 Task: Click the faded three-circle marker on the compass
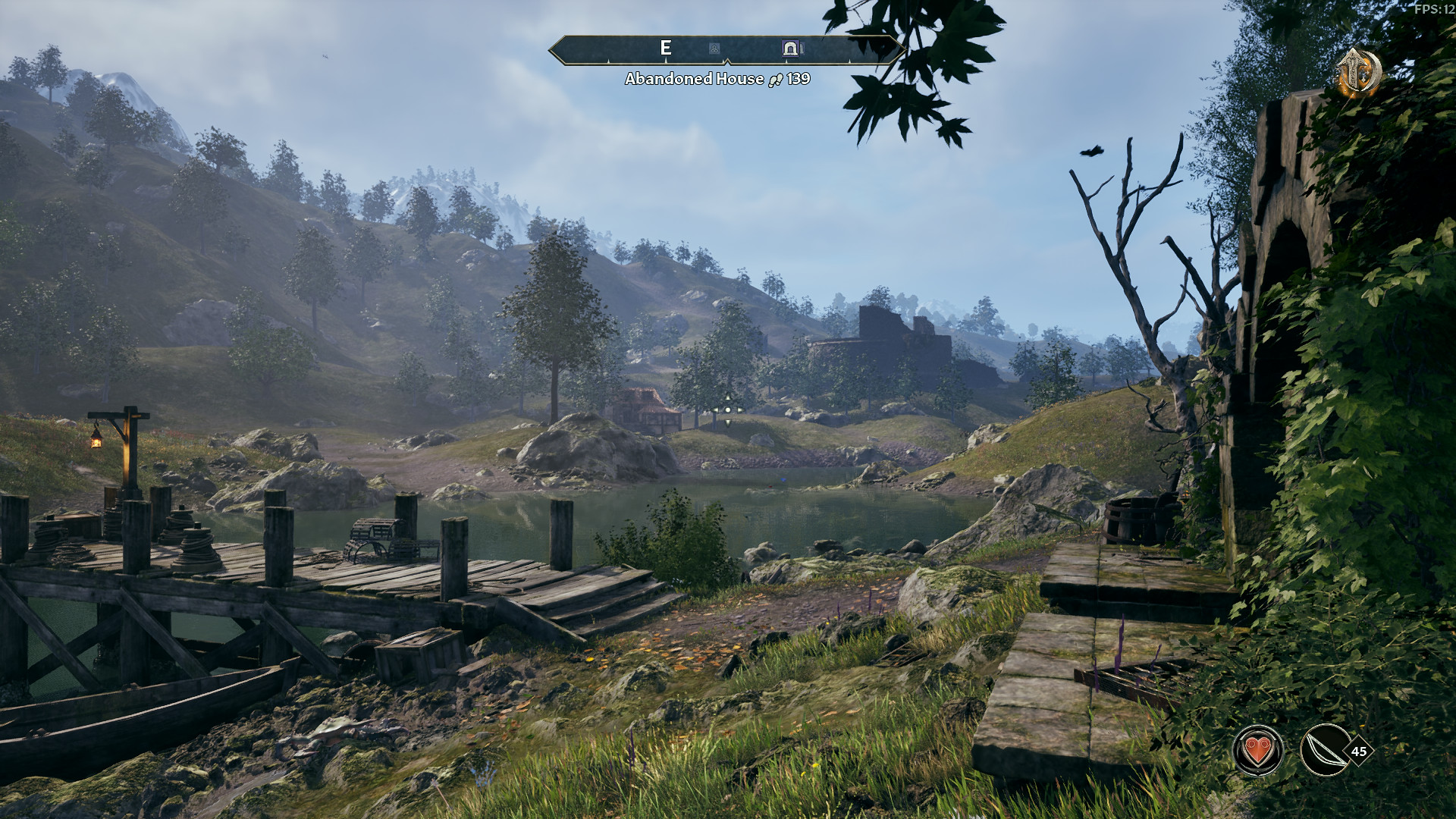[x=714, y=49]
